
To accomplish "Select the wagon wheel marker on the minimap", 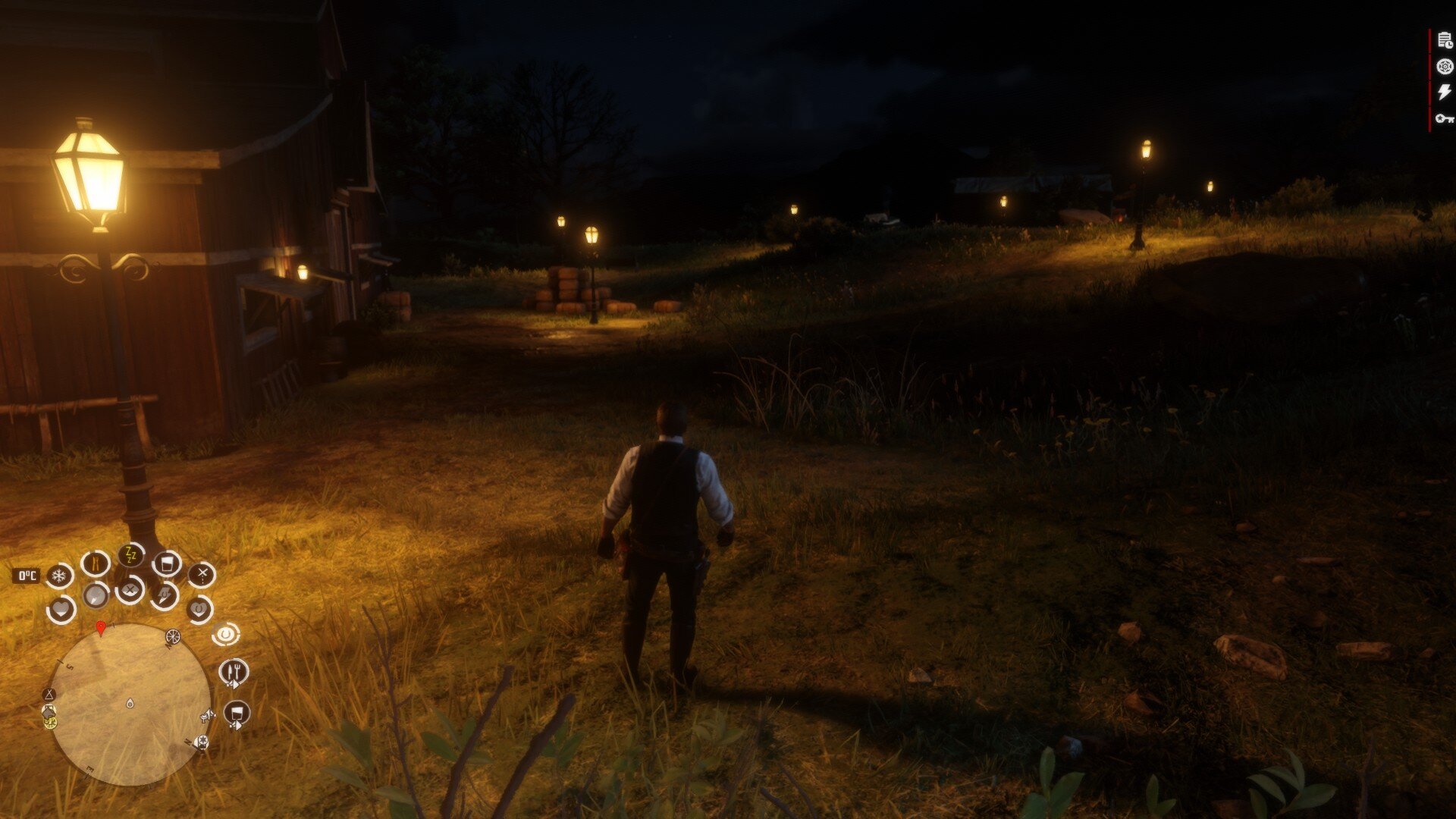I will coord(173,637).
